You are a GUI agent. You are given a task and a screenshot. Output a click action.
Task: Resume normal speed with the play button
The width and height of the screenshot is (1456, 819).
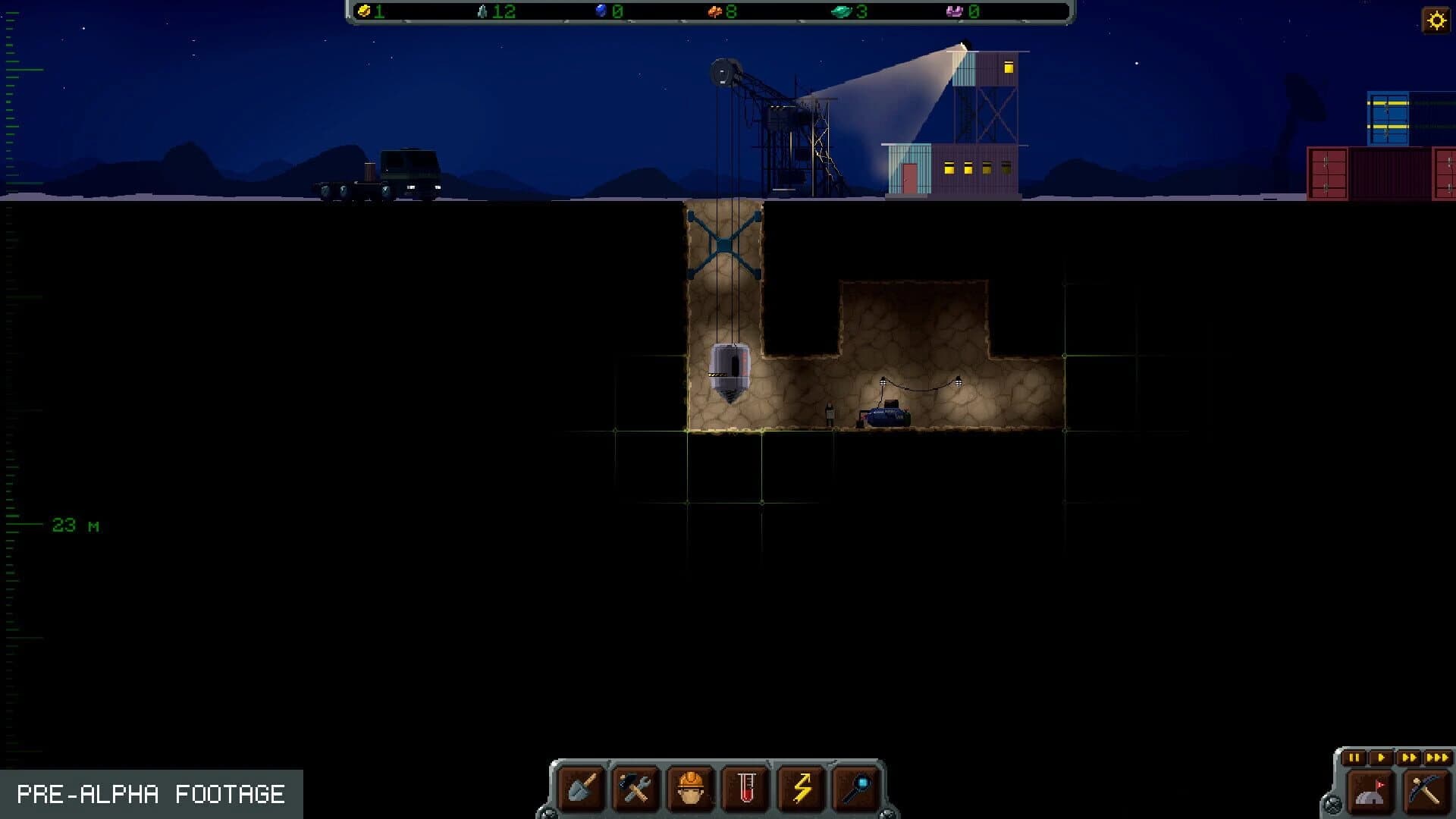(x=1382, y=758)
